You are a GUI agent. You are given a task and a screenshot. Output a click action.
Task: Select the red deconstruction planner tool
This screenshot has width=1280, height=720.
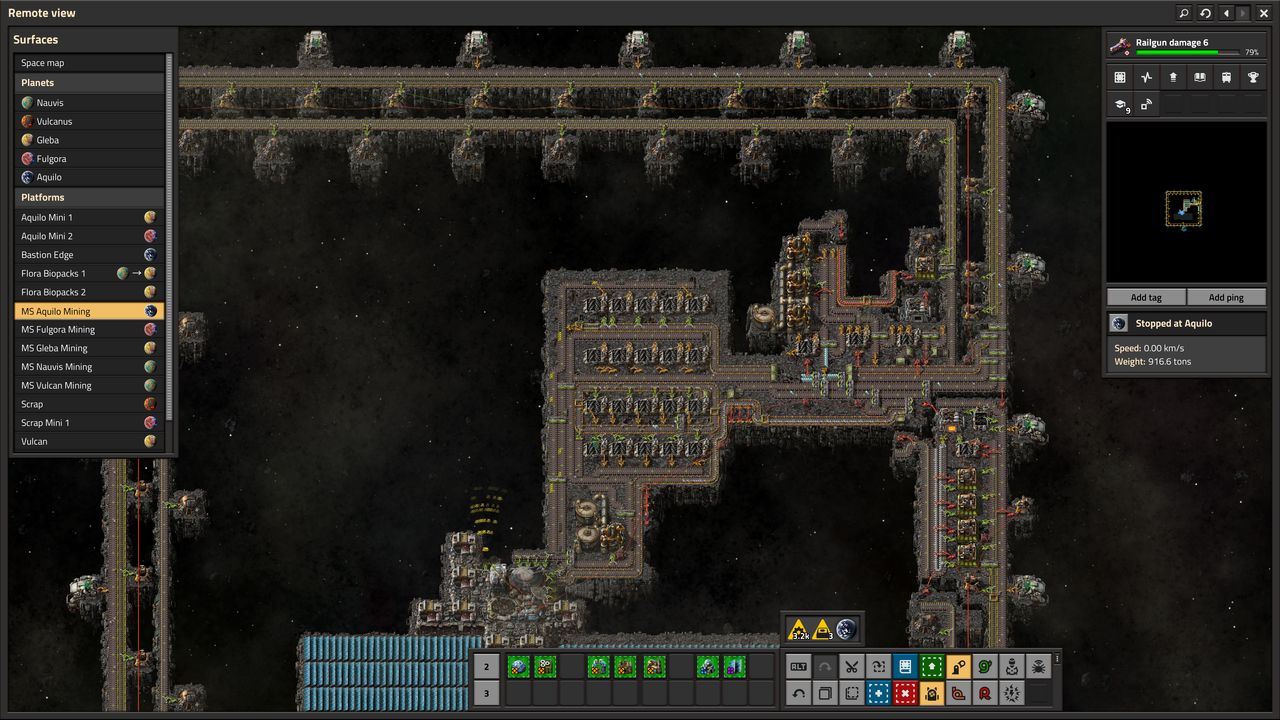[905, 693]
